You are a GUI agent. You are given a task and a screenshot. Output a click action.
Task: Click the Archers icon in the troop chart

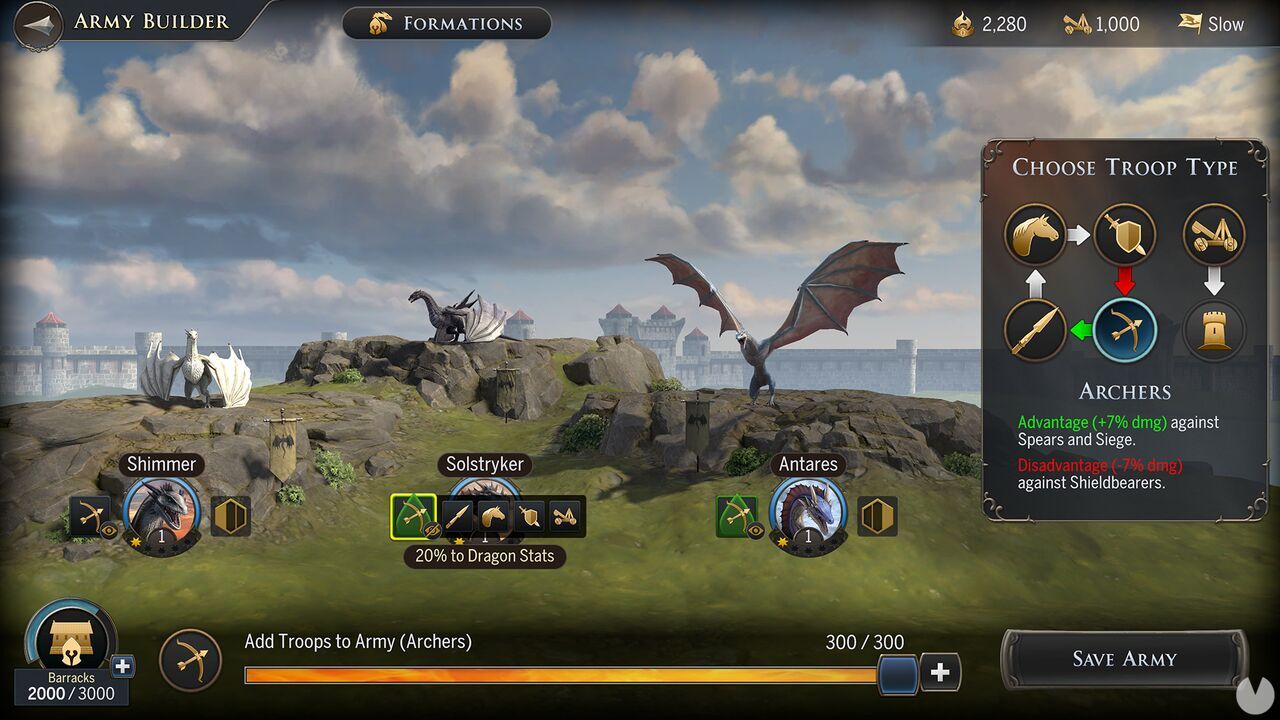[x=1125, y=330]
